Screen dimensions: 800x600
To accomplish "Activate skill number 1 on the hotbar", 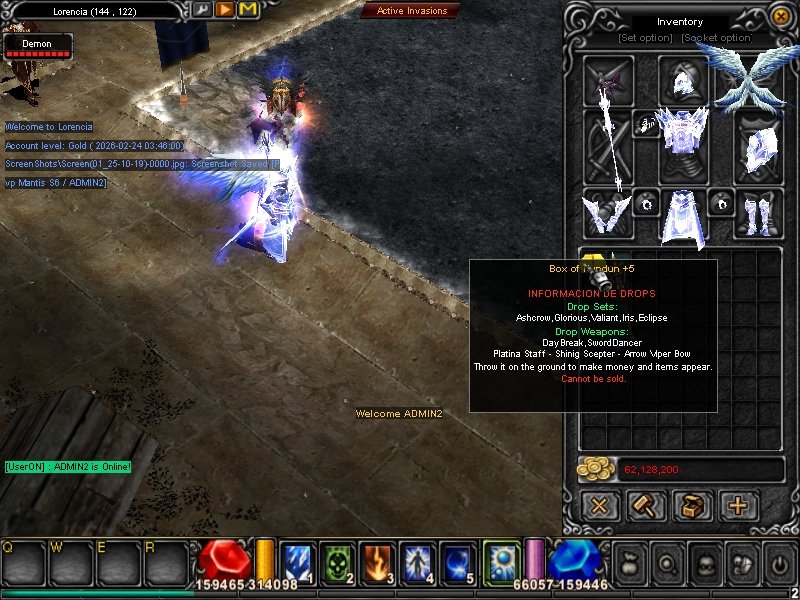I will pos(298,563).
